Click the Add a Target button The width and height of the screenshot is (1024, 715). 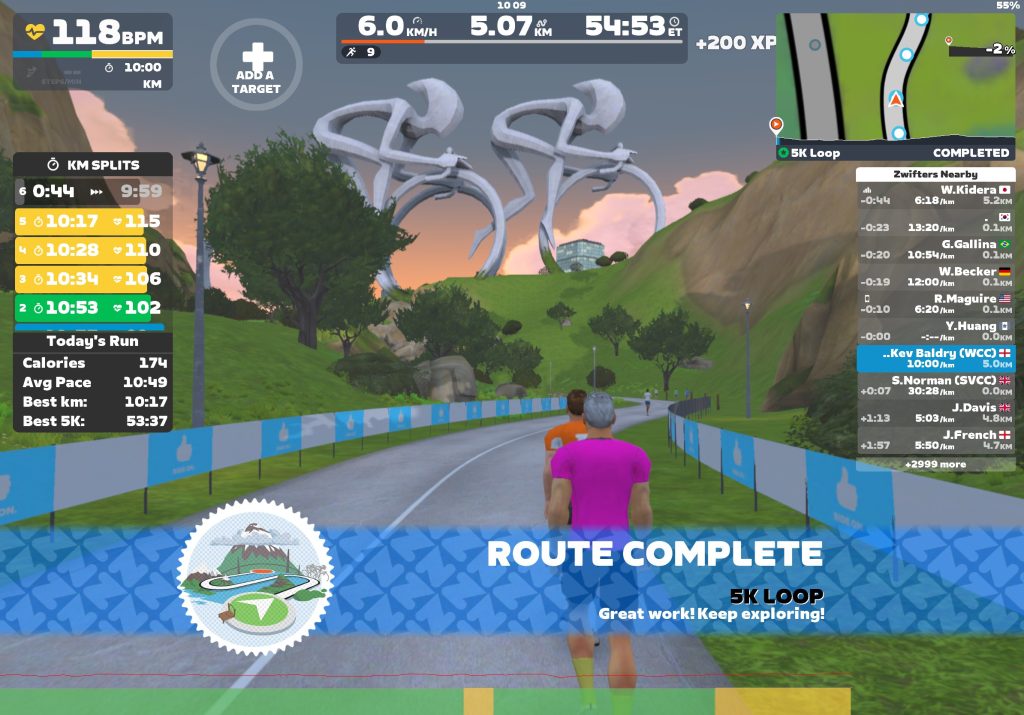click(256, 64)
